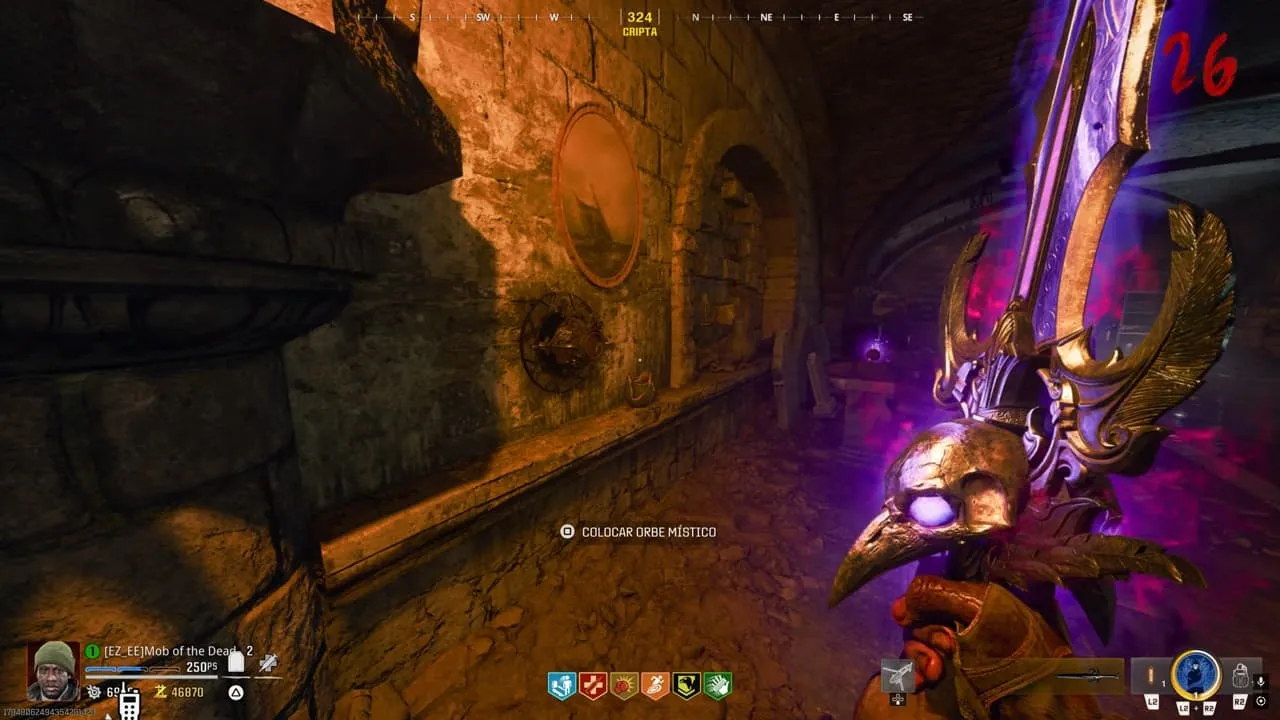Click the compass bar showing heading 324

click(640, 18)
